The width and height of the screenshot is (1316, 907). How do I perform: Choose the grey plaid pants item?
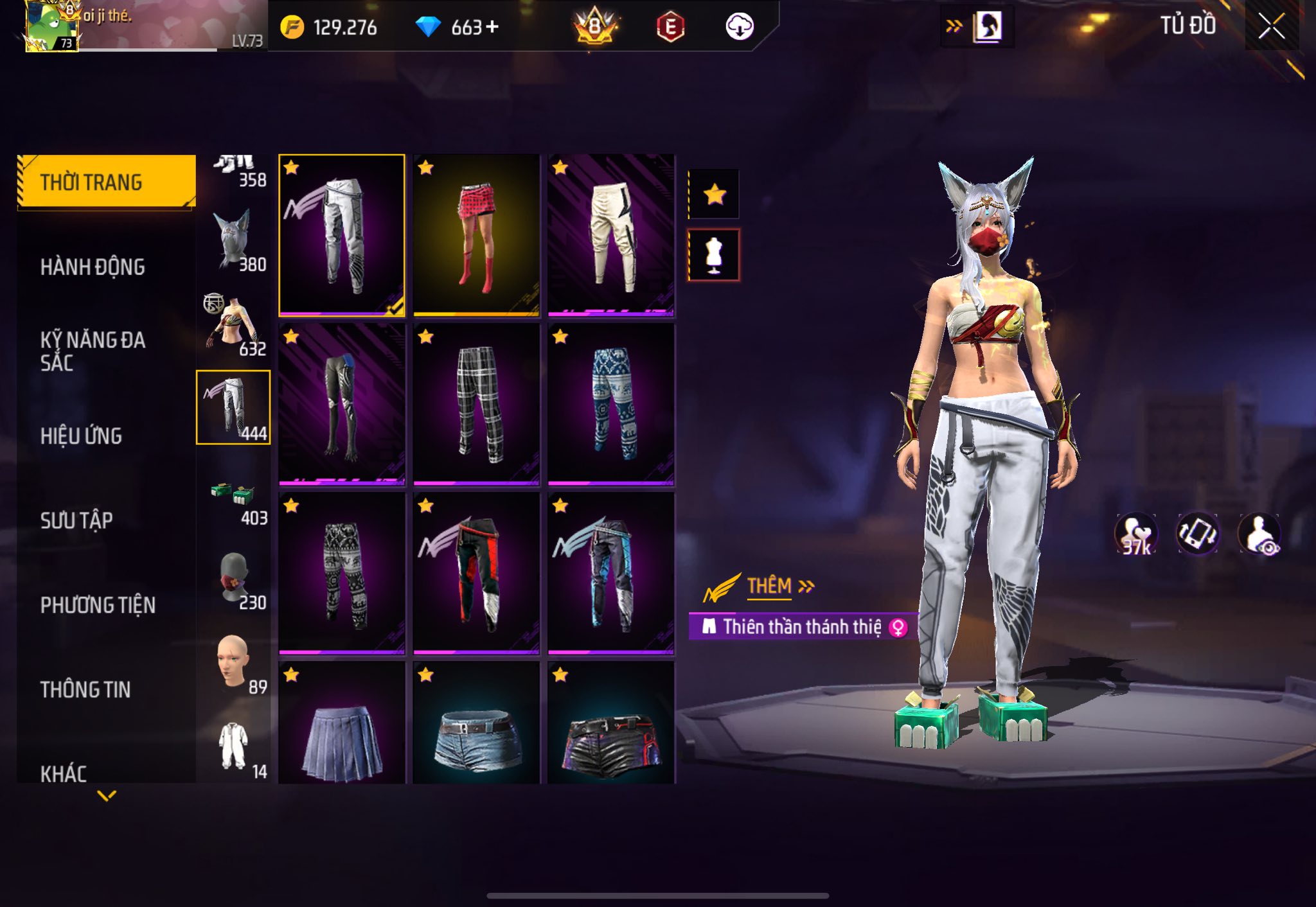click(x=476, y=404)
